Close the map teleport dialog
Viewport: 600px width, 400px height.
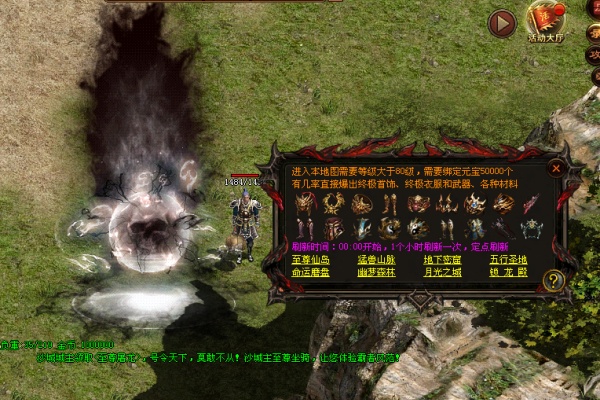pyautogui.click(x=557, y=169)
